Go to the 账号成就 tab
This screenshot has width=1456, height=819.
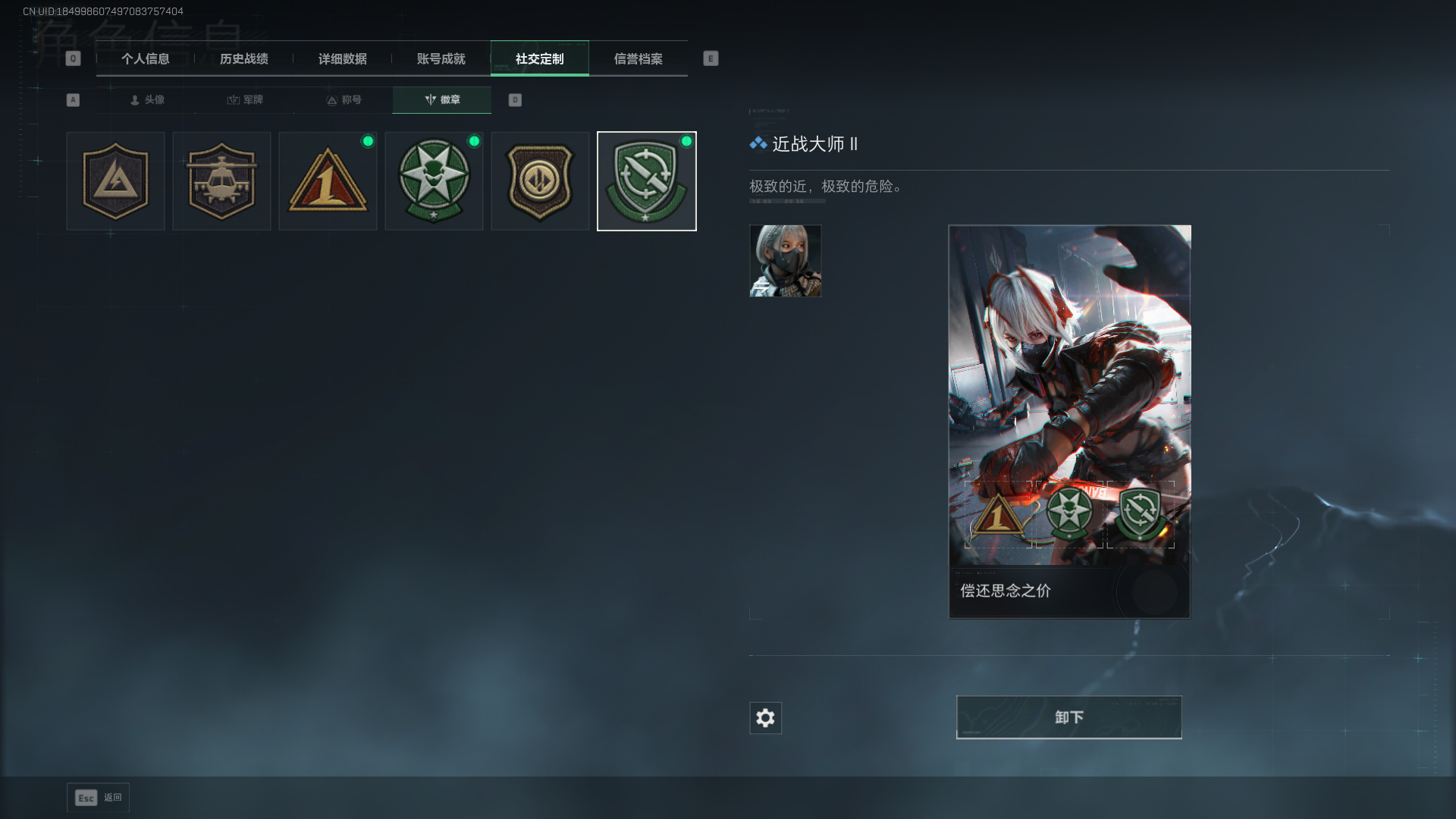(x=441, y=59)
